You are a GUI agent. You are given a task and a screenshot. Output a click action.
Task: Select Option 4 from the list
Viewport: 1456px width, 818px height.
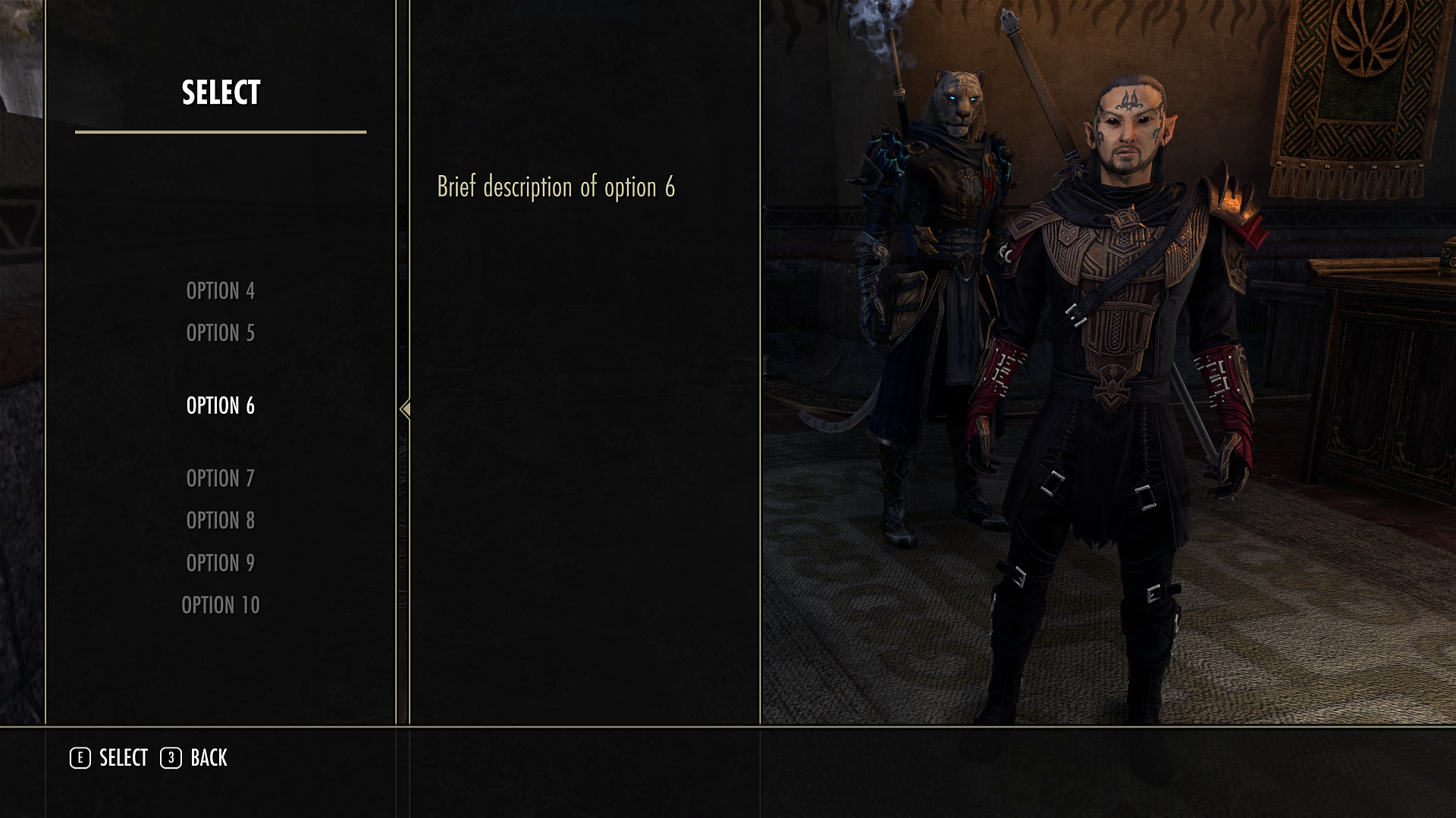220,290
